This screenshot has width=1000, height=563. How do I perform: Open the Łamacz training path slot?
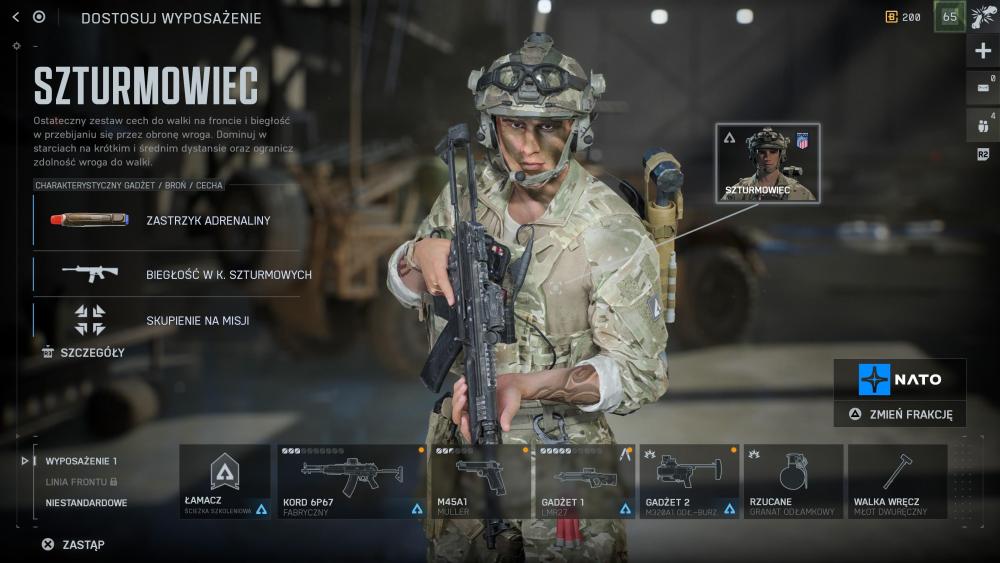coord(225,481)
